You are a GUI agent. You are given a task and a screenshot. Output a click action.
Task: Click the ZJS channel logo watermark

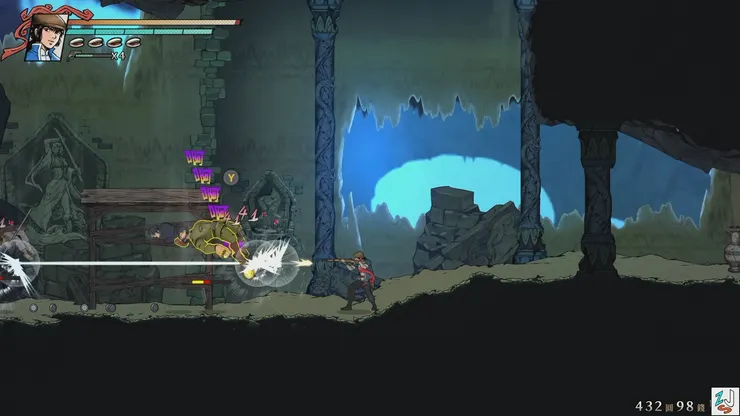click(724, 401)
